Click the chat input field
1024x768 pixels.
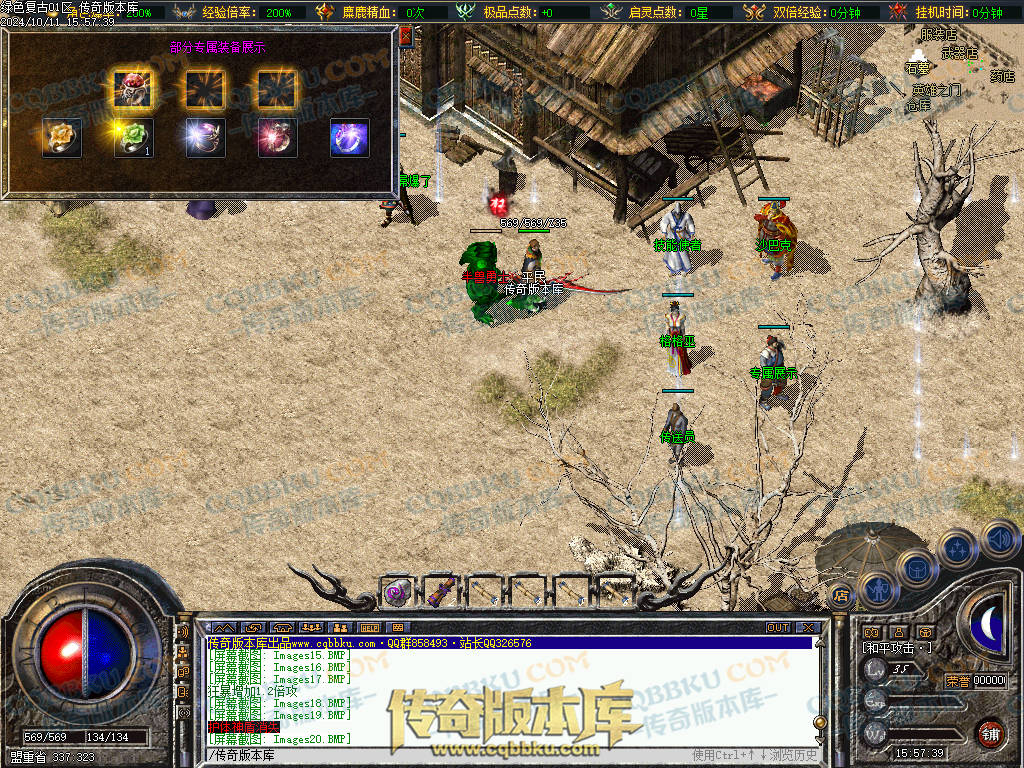(450, 753)
